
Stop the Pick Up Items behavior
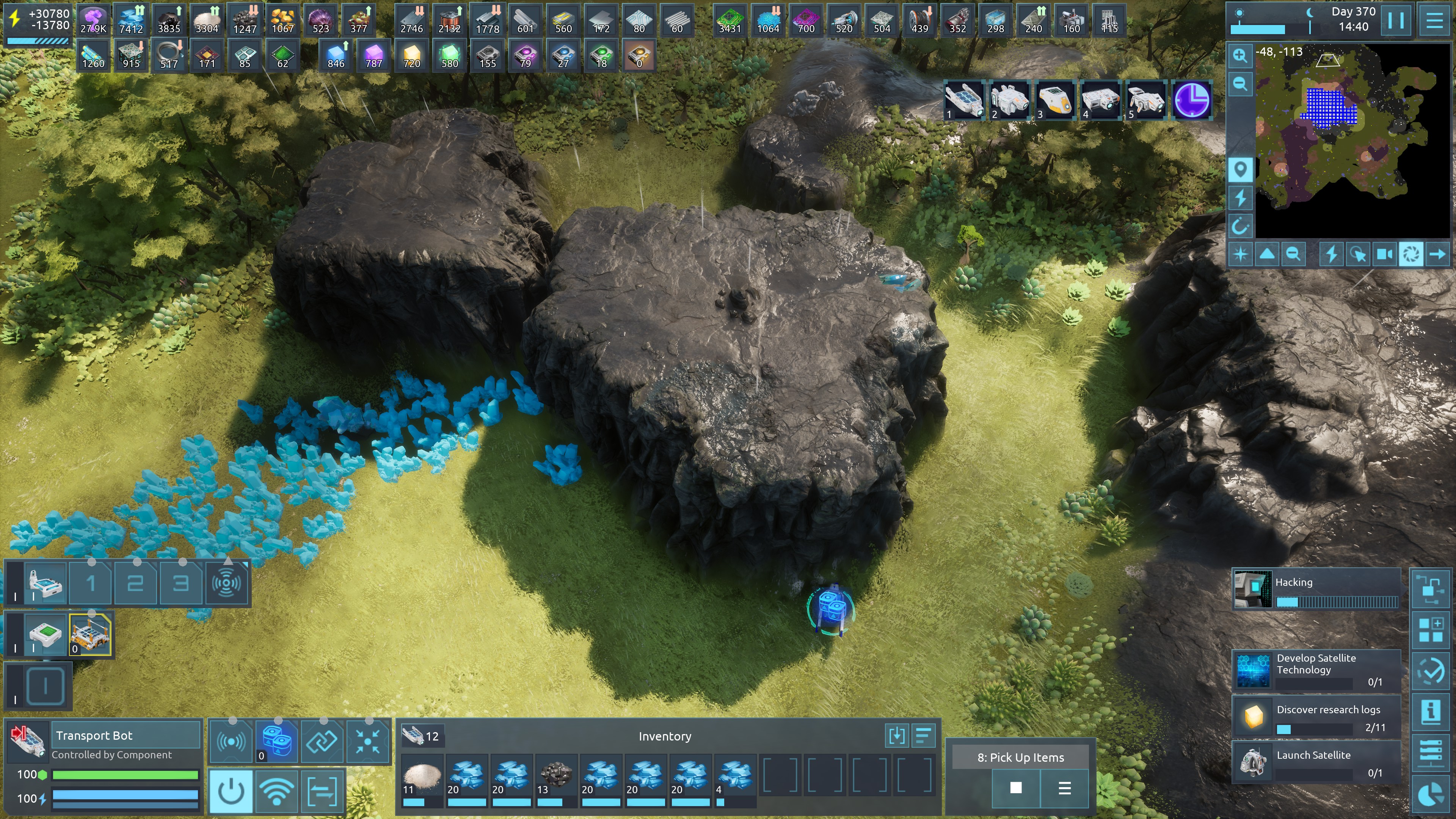coord(1016,788)
